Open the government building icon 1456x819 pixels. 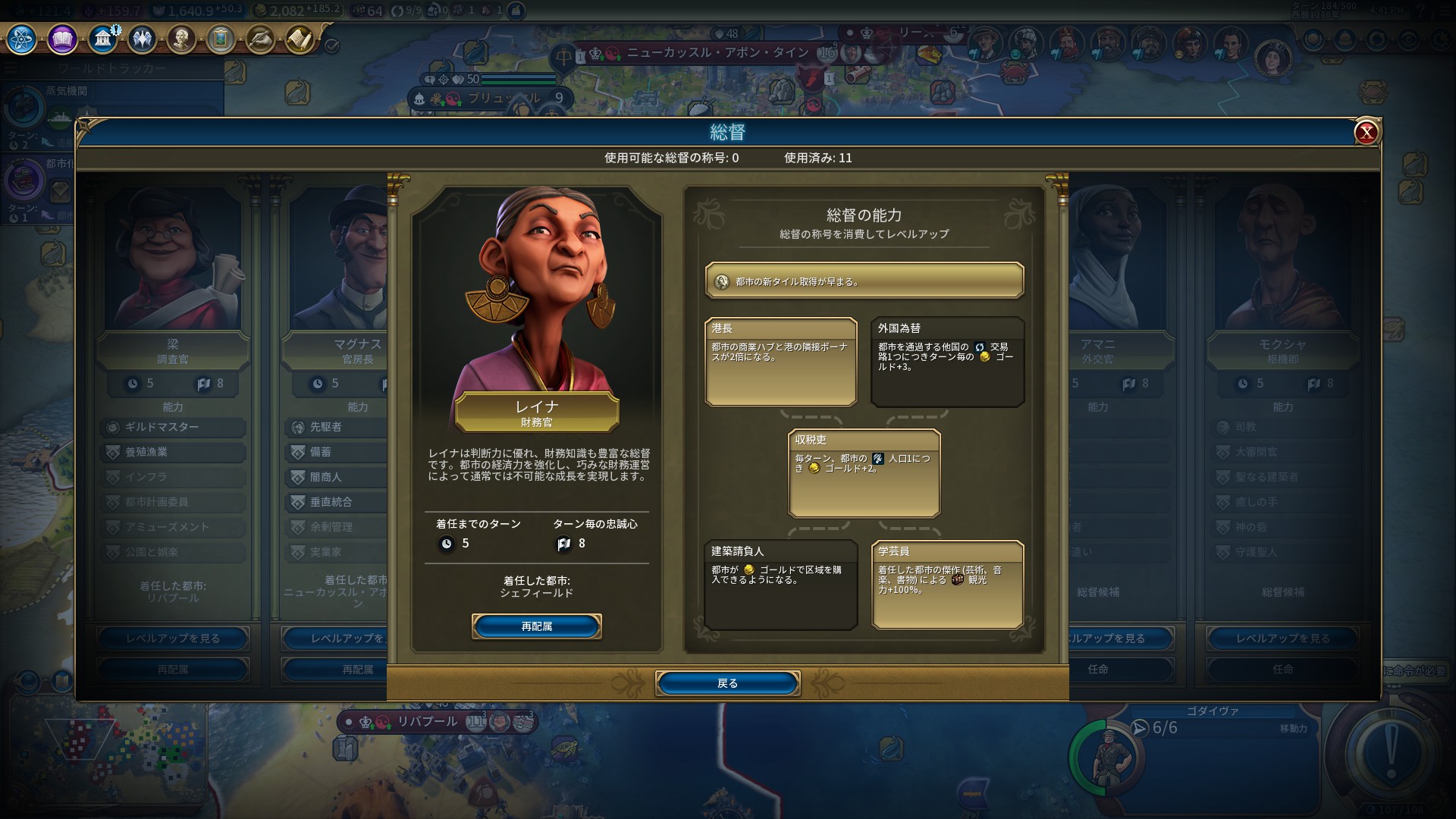102,39
